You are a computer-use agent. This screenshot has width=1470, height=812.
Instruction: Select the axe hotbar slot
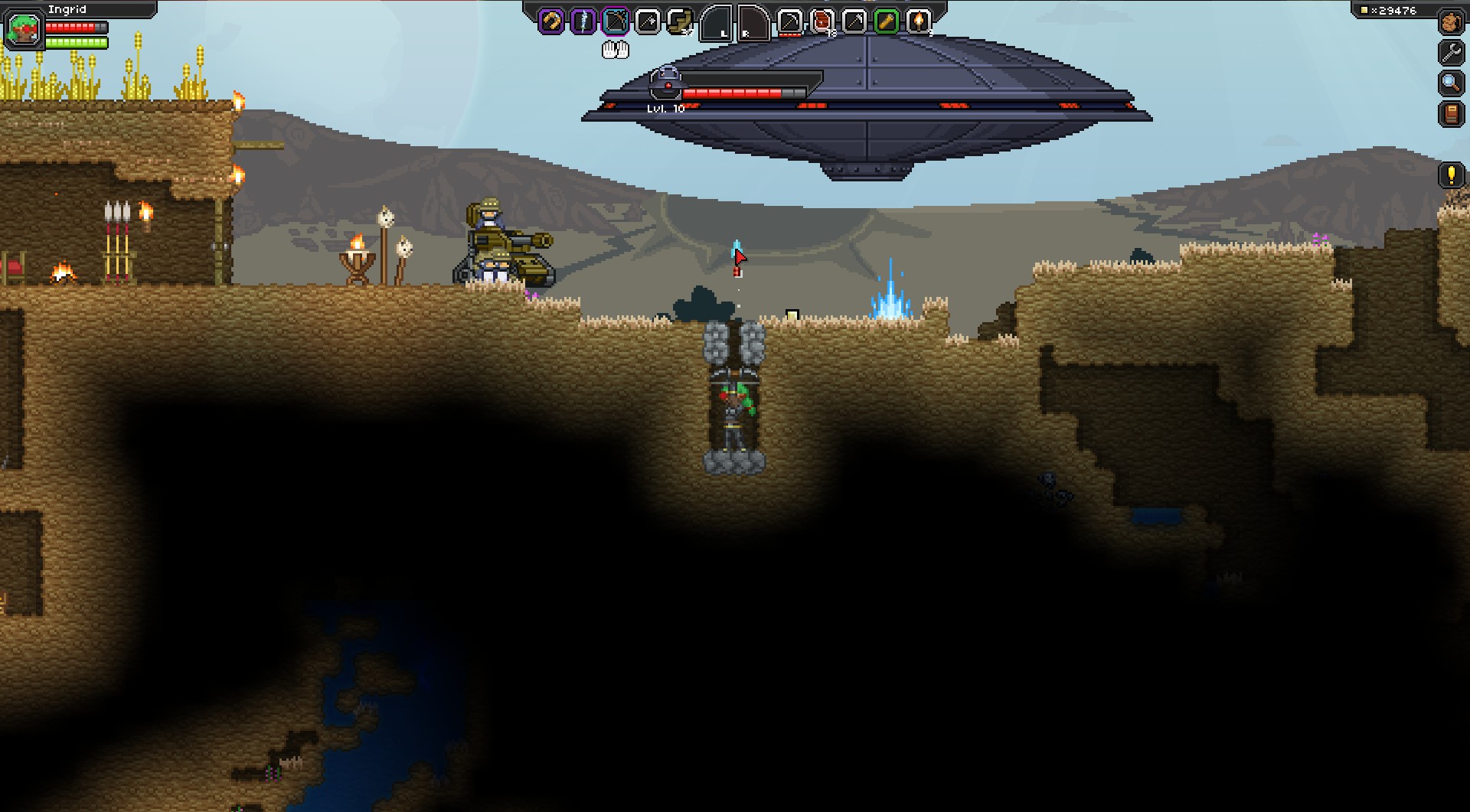click(x=648, y=21)
